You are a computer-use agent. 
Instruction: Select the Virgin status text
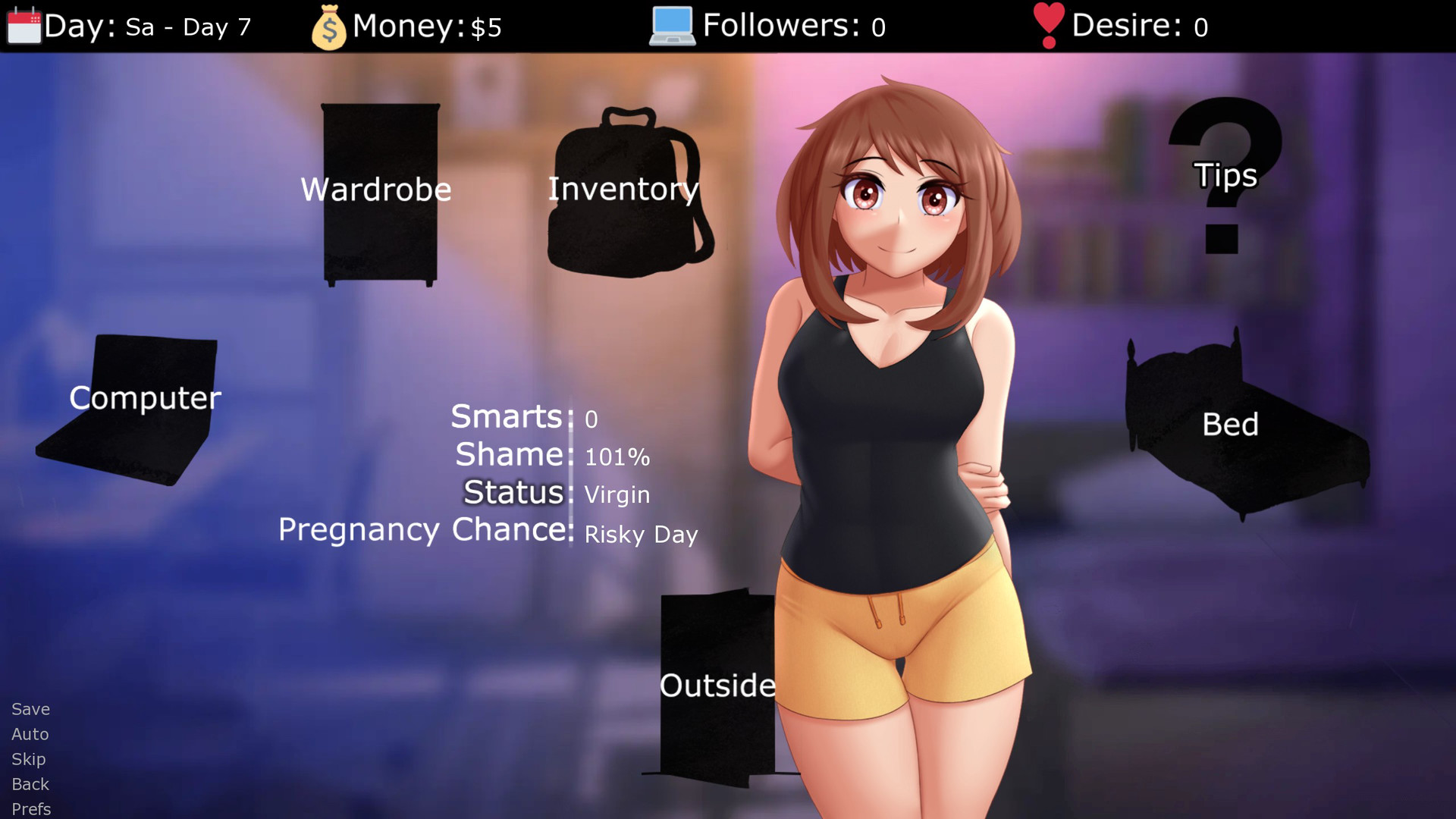coord(616,494)
